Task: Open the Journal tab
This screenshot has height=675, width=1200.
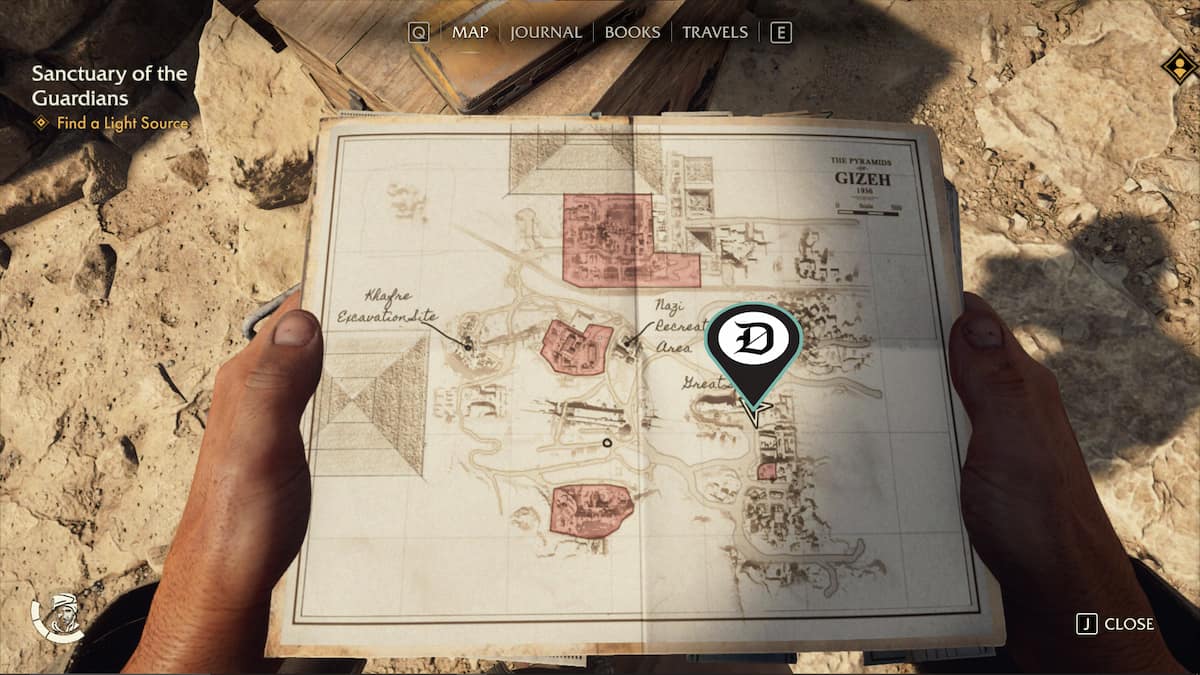Action: [x=546, y=32]
